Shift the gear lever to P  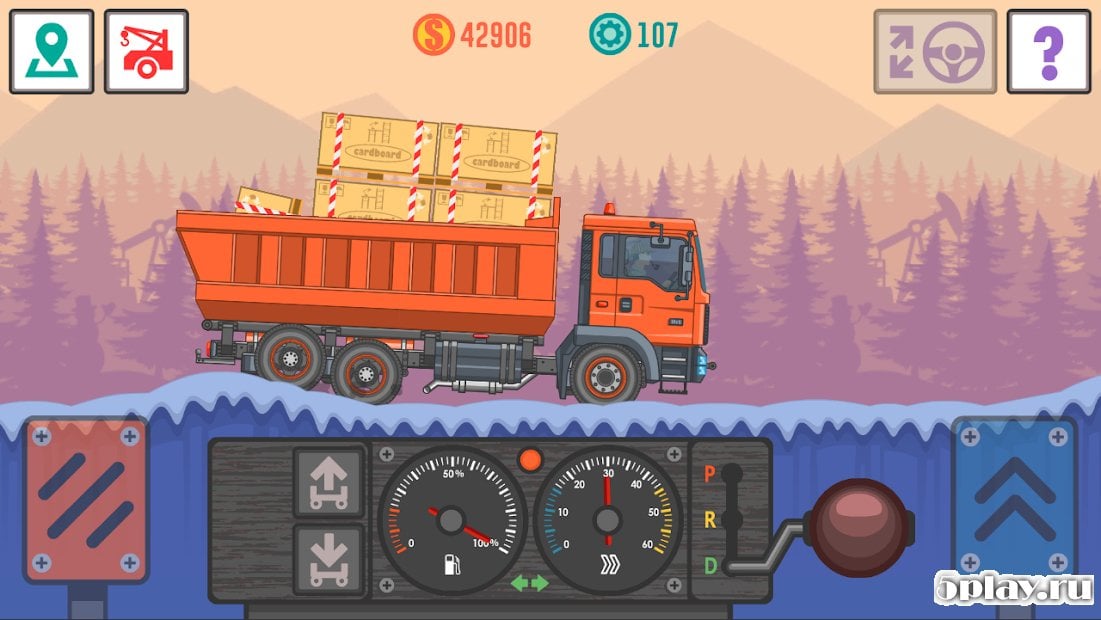[711, 474]
